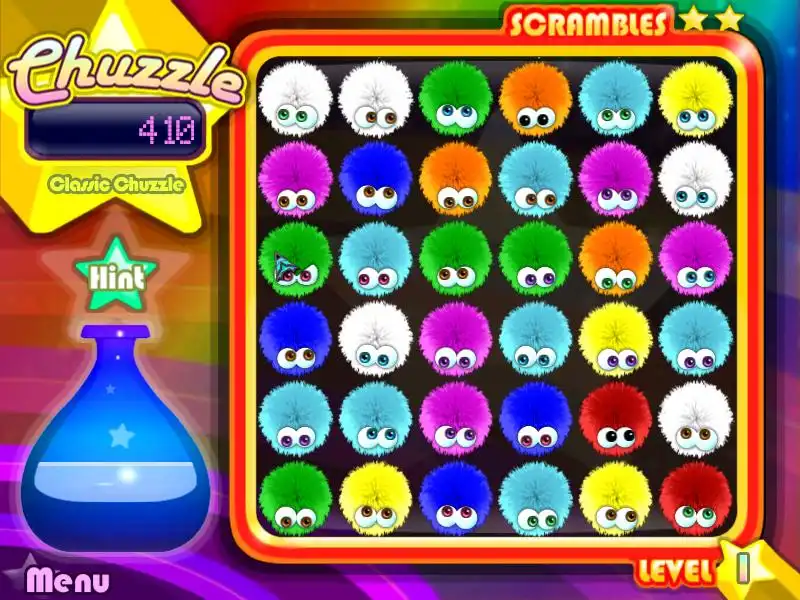Click the green chuzzle under the mouse cursor
The width and height of the screenshot is (800, 600).
295,259
